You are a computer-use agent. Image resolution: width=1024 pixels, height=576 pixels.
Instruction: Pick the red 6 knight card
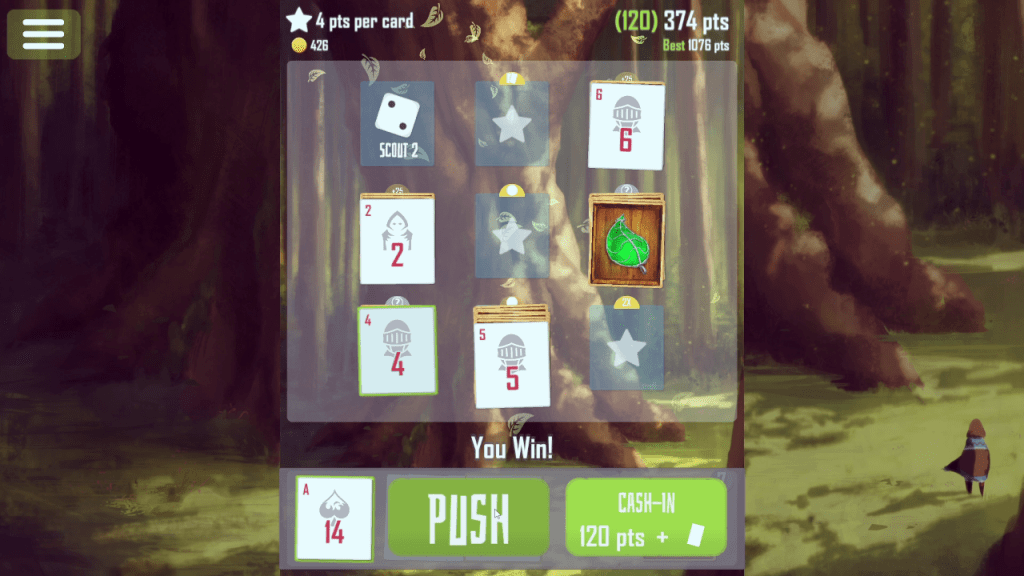(626, 125)
